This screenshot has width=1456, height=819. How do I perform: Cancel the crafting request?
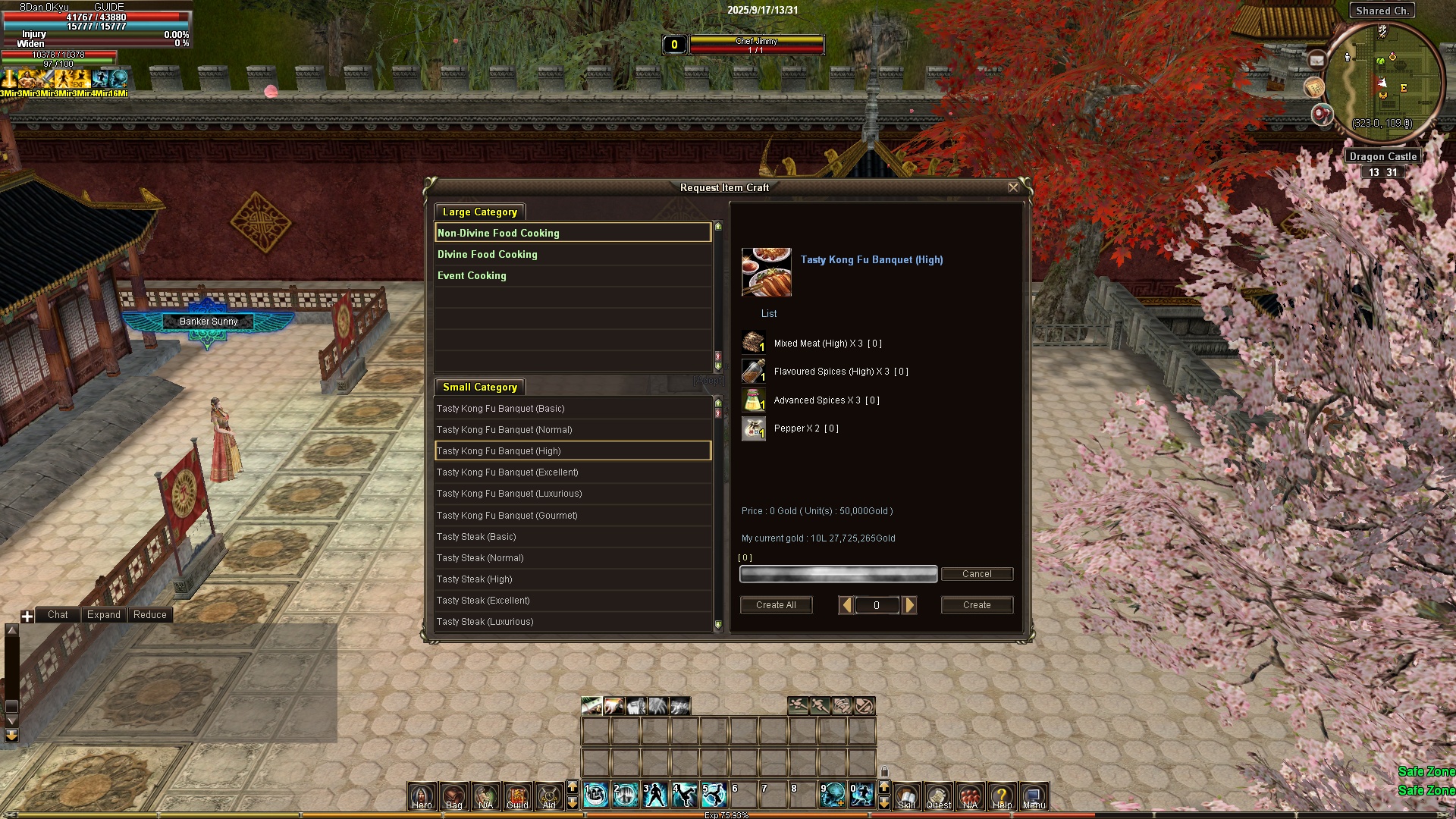[x=977, y=574]
